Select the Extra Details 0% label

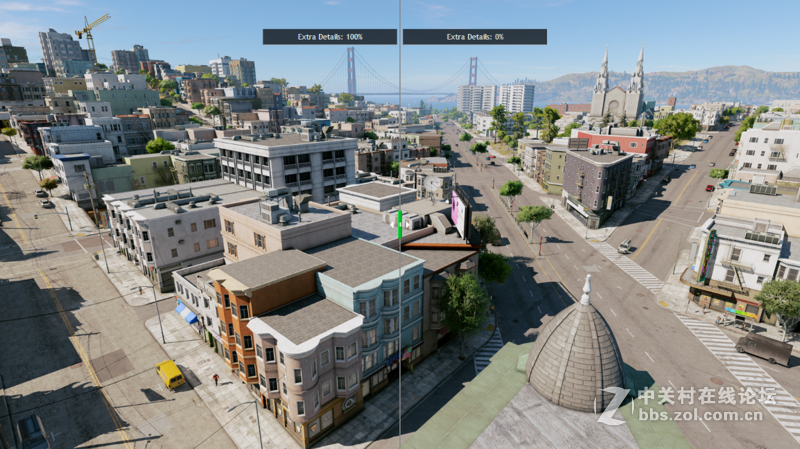475,37
